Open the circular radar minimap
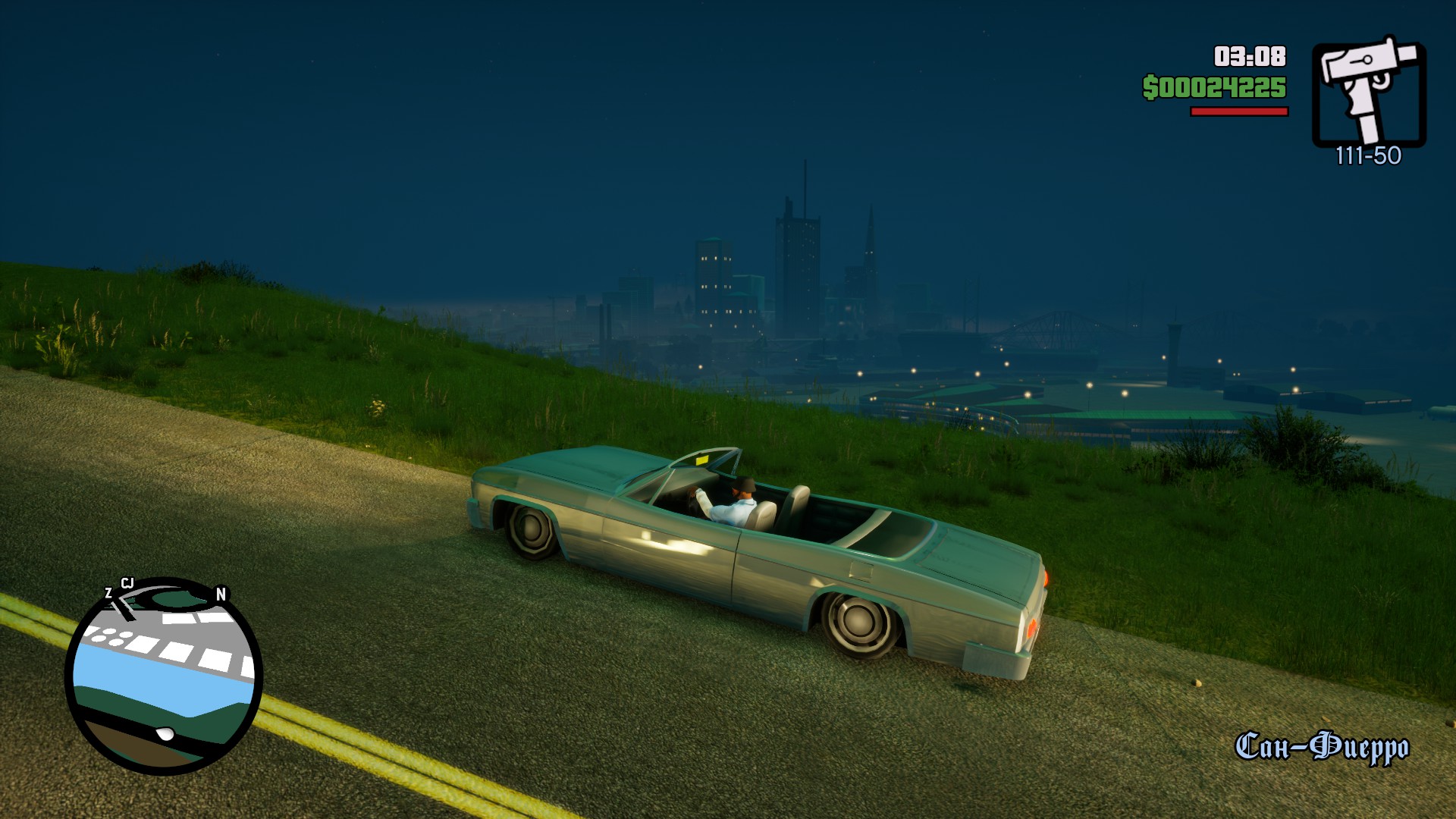1456x819 pixels. coord(164,676)
